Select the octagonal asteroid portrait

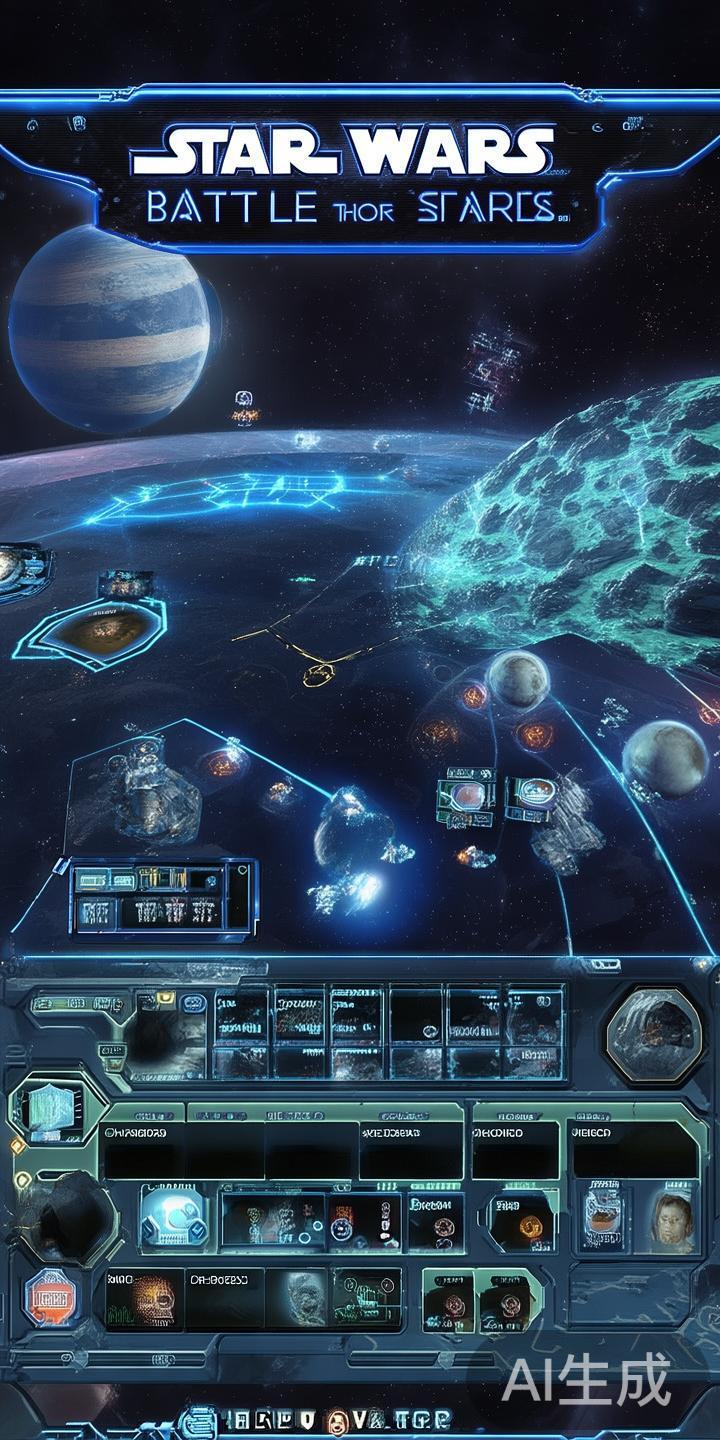coord(655,1033)
